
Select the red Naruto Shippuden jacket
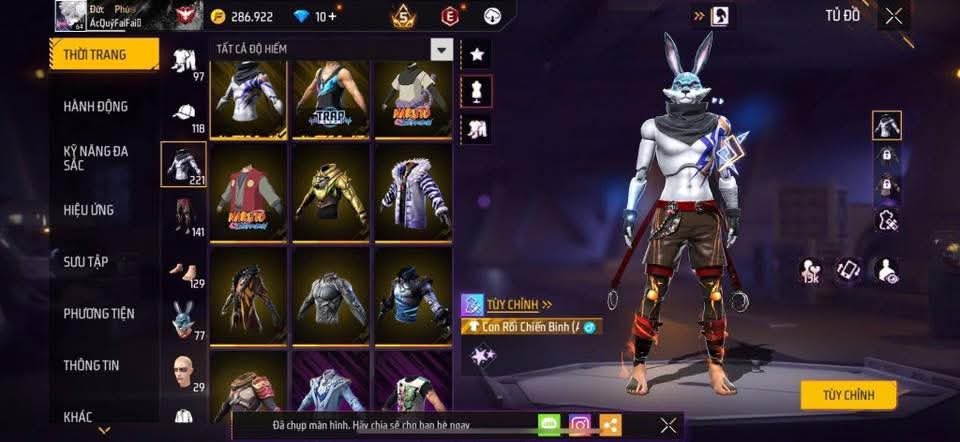249,191
